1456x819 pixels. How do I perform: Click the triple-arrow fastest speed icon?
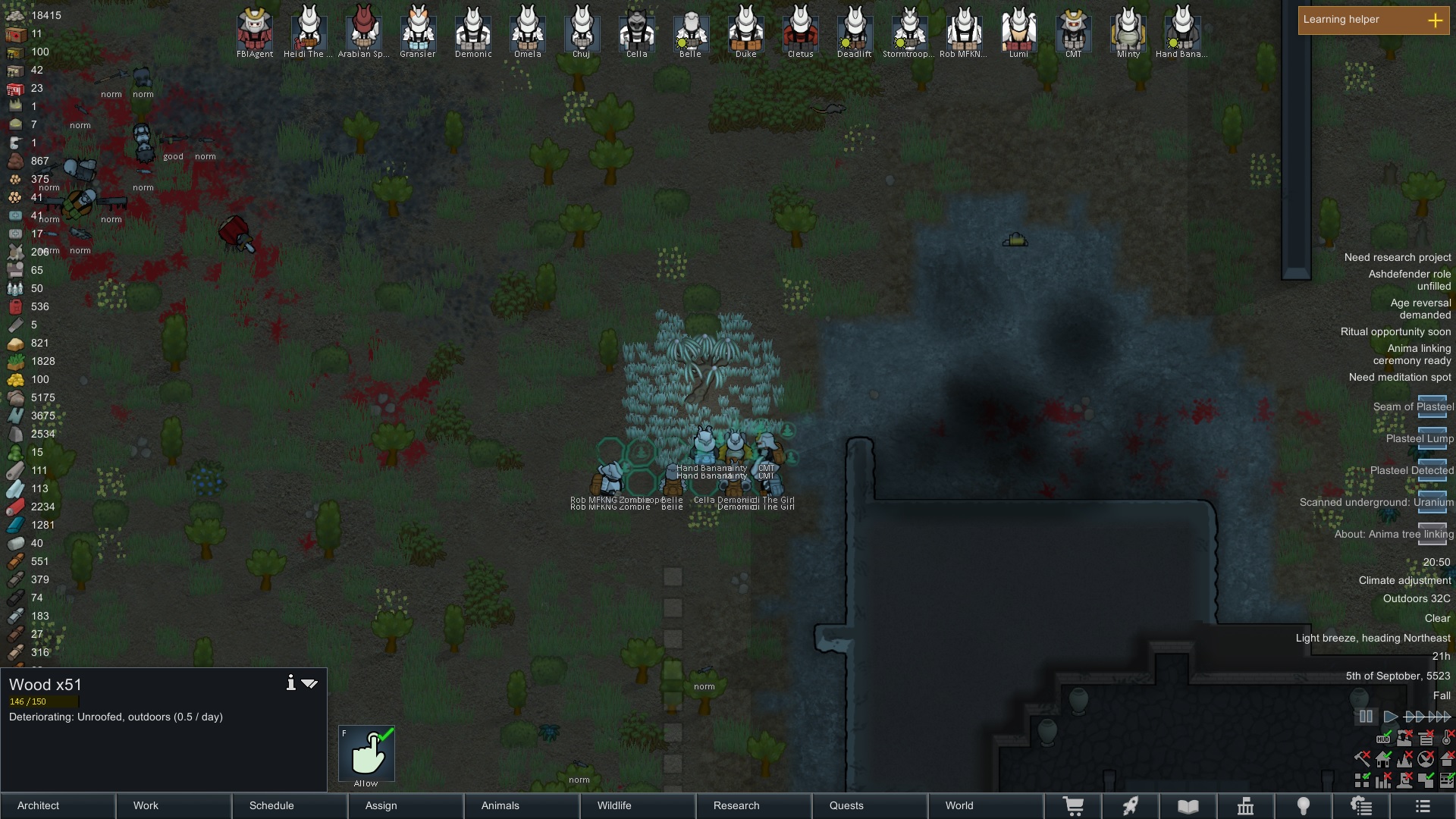(x=1439, y=717)
